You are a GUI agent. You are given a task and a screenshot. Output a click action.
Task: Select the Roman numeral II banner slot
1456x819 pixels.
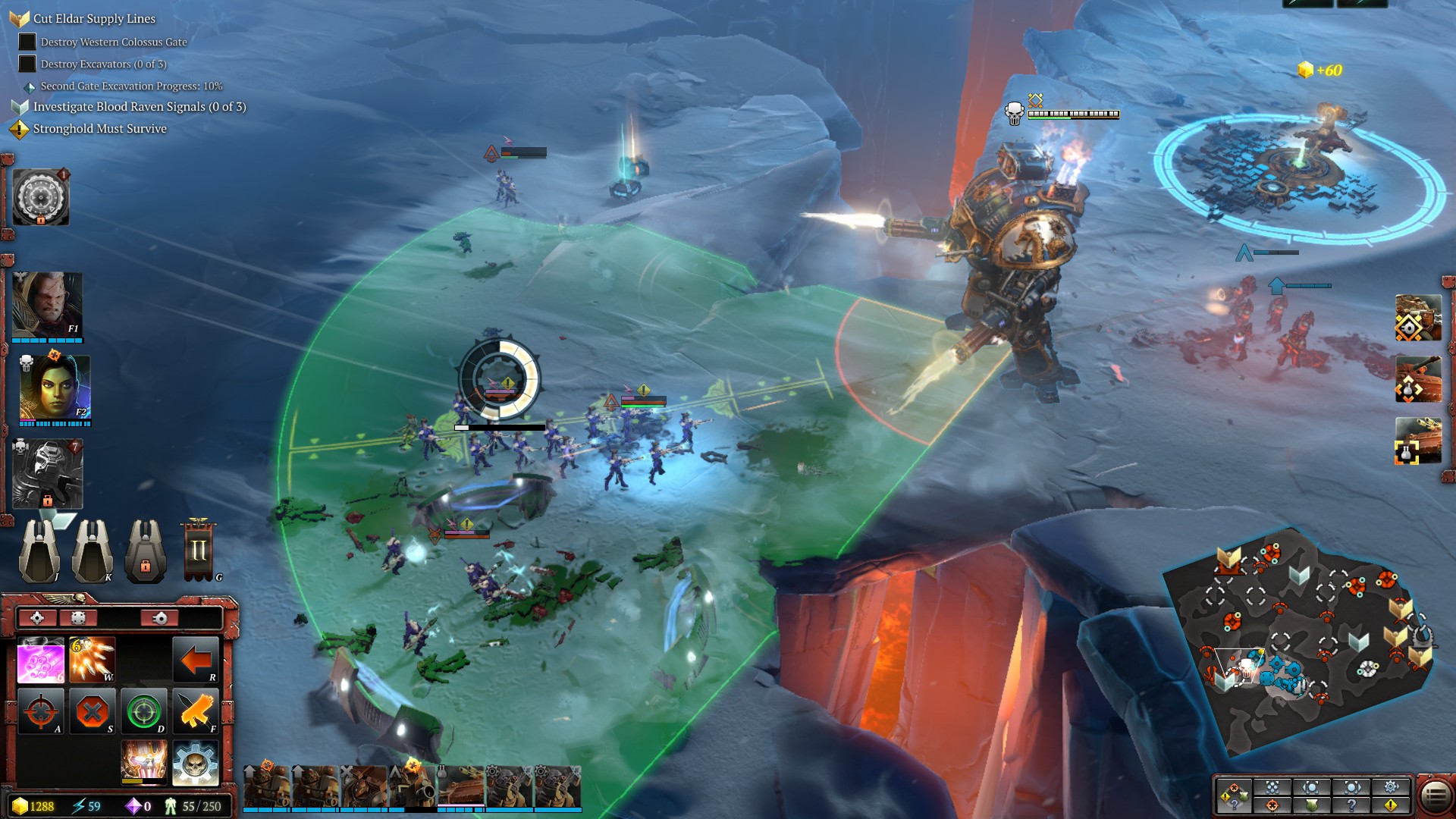click(199, 550)
